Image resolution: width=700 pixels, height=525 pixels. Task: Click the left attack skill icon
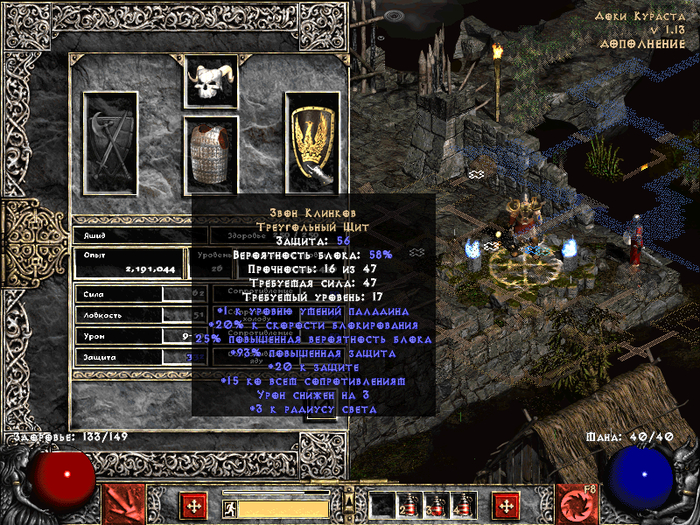point(121,504)
